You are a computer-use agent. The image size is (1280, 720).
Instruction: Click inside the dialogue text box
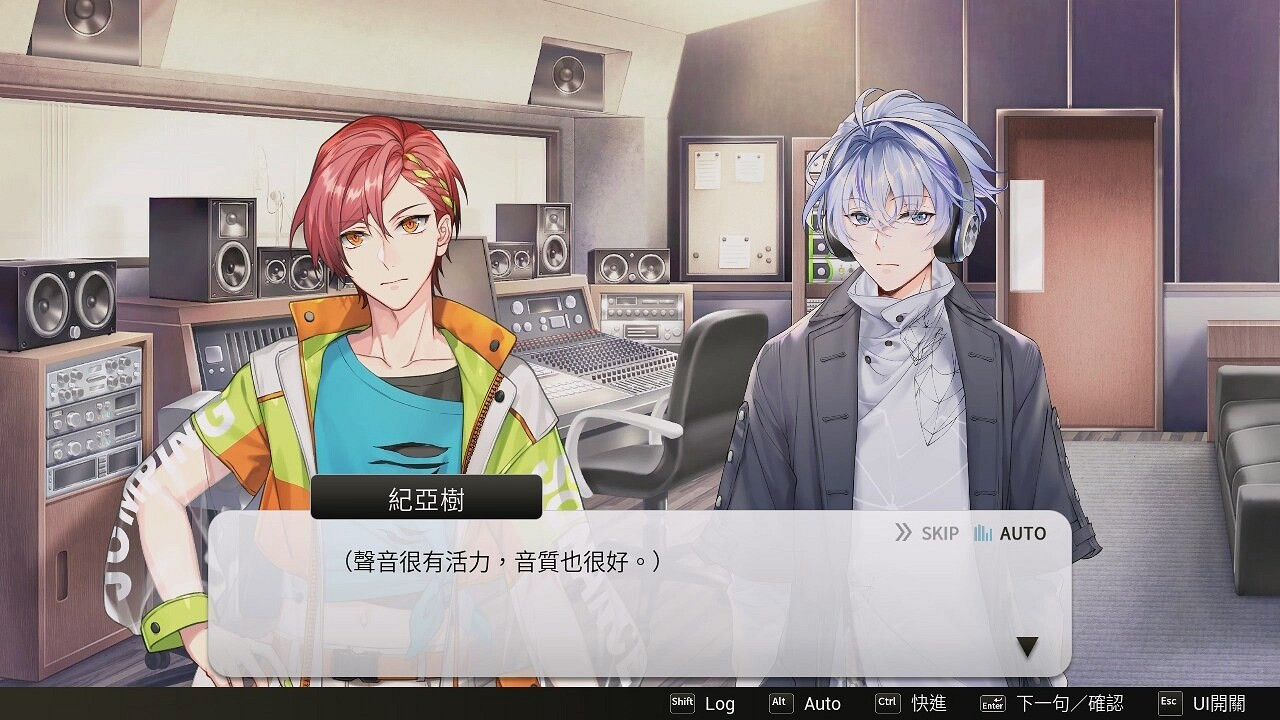[640, 590]
